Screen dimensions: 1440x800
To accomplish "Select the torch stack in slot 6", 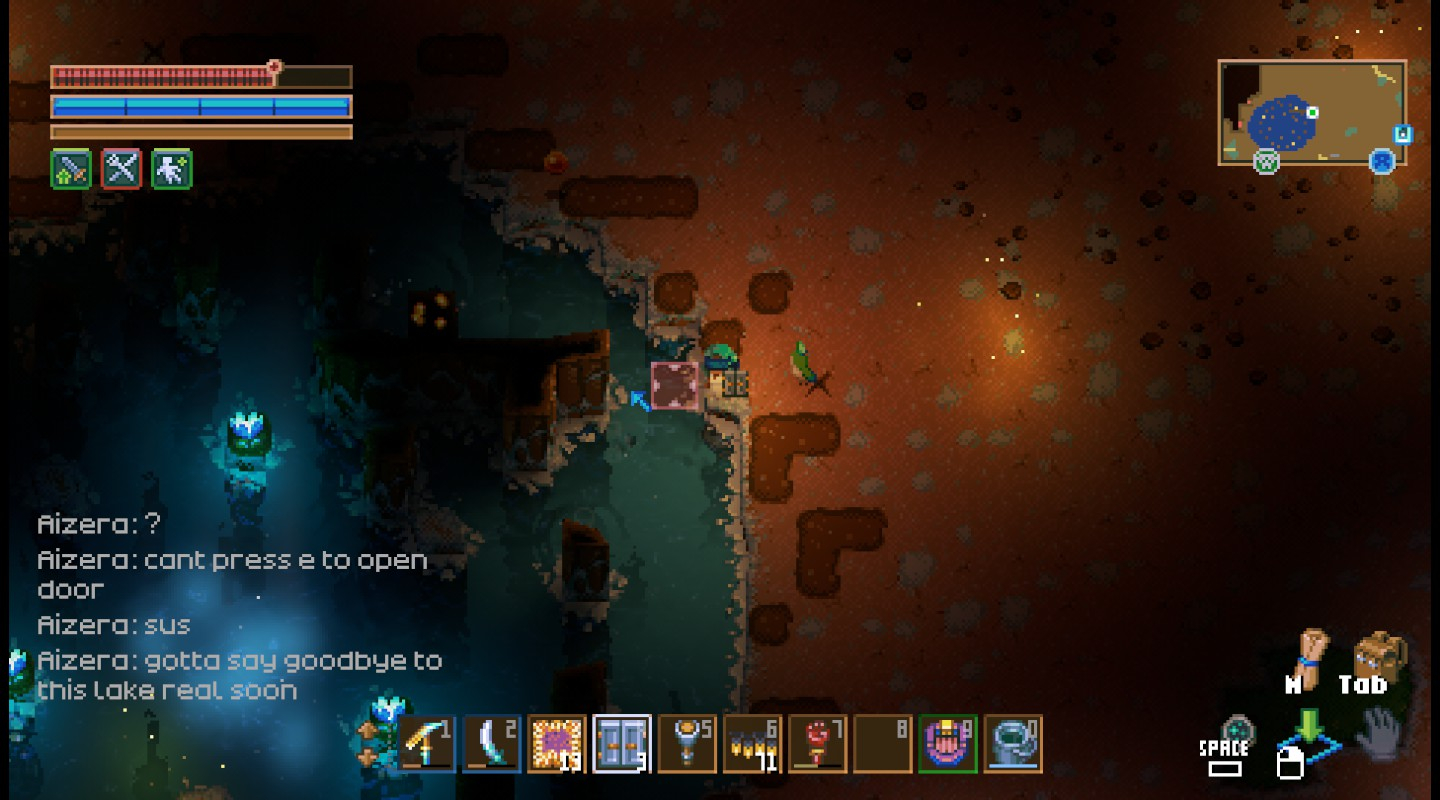I will point(752,744).
